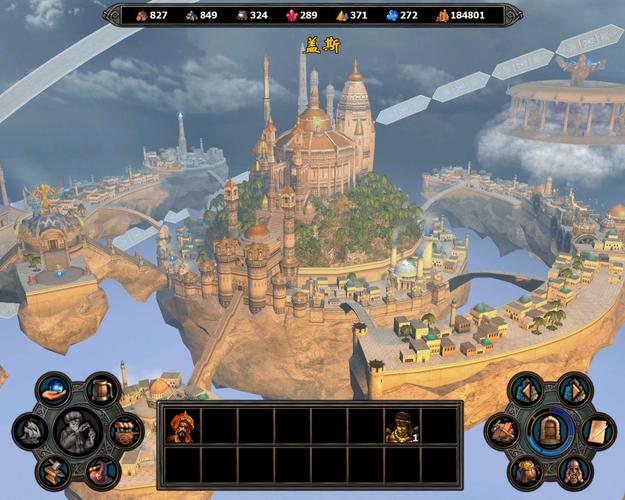Leave town via the stone door button
Image resolution: width=625 pixels, height=500 pixels.
550,431
